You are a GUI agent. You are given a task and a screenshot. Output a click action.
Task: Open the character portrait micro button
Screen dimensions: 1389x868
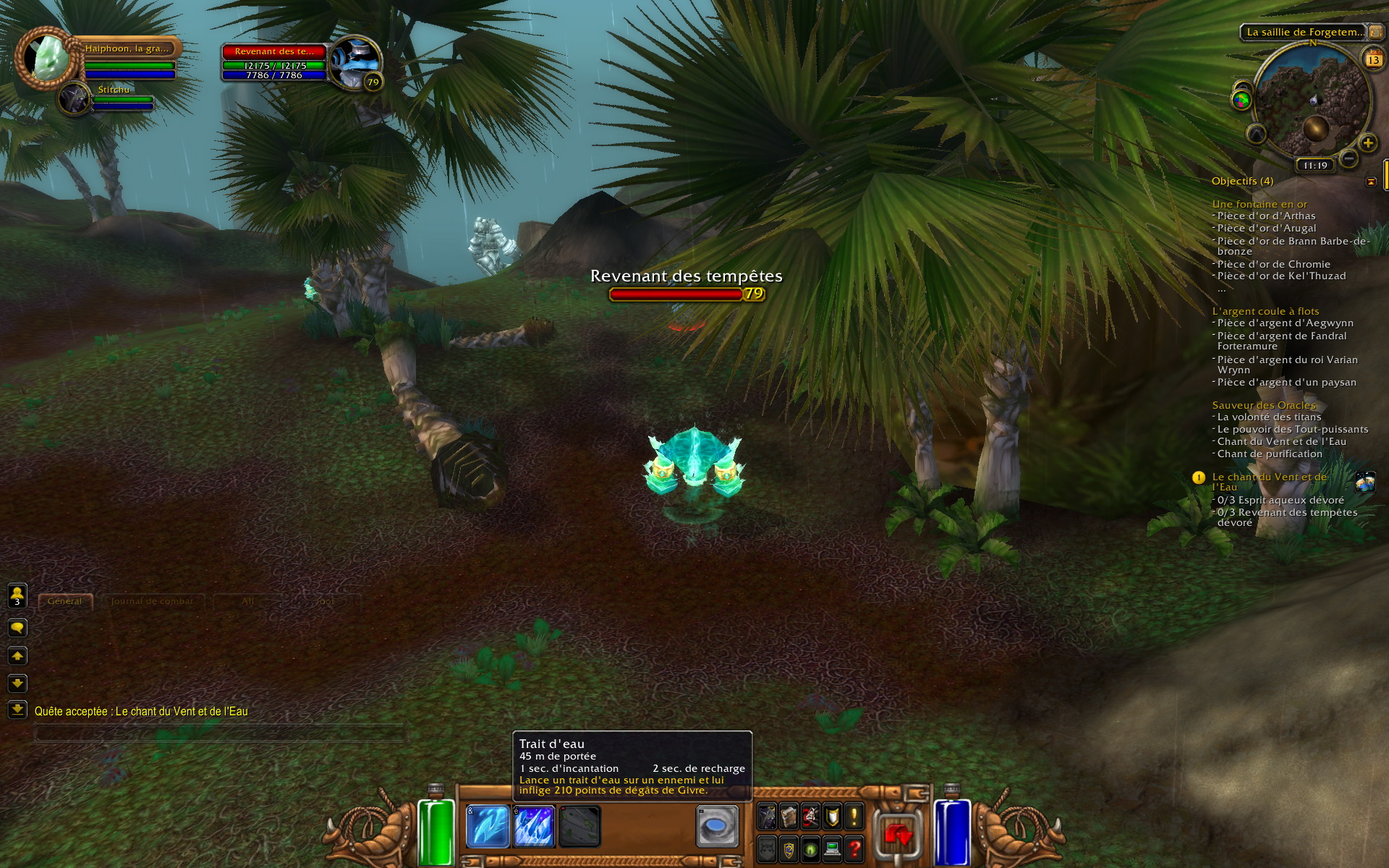tap(767, 817)
